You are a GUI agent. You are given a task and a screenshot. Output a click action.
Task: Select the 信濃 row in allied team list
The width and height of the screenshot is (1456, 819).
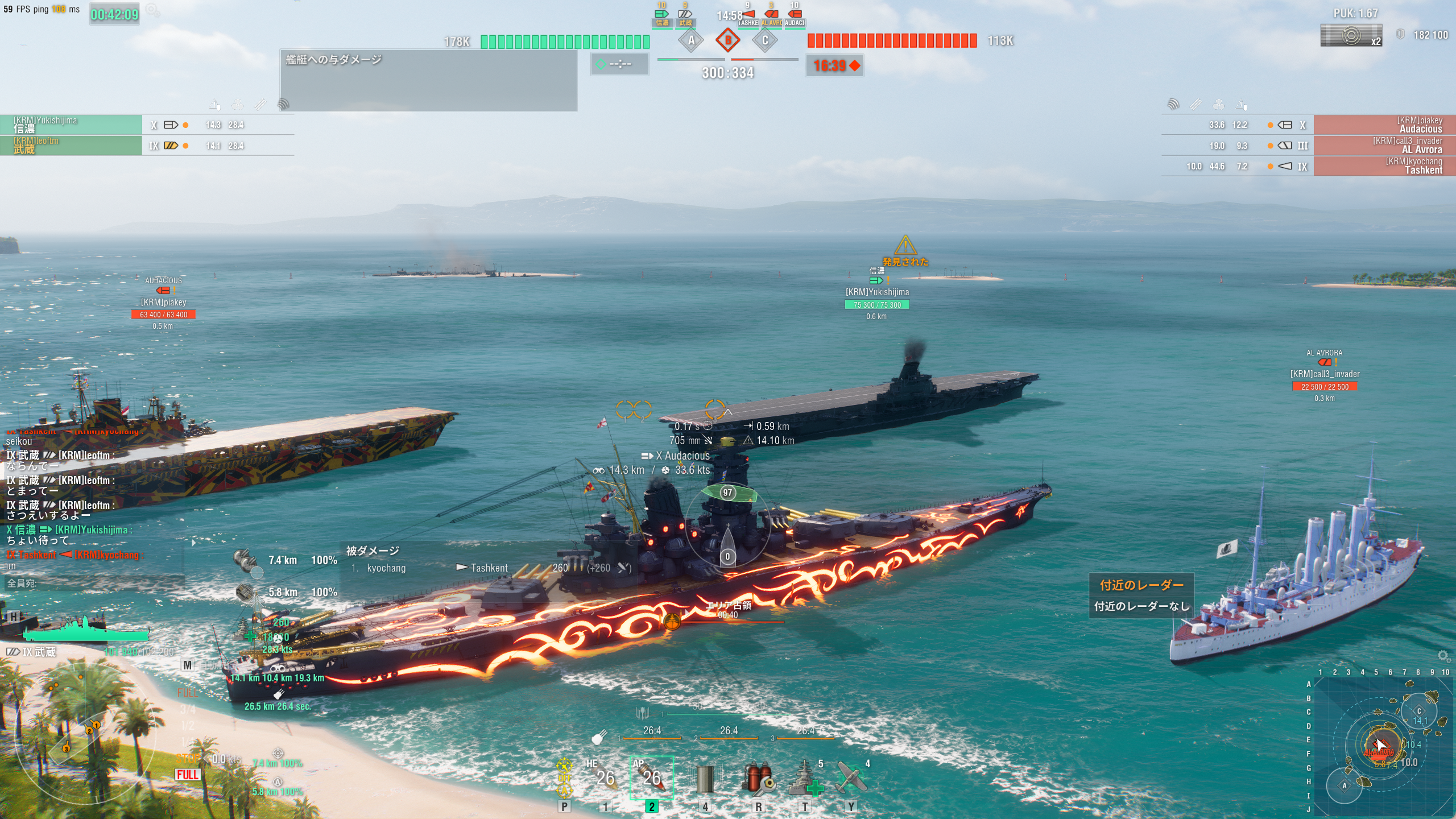(71, 125)
